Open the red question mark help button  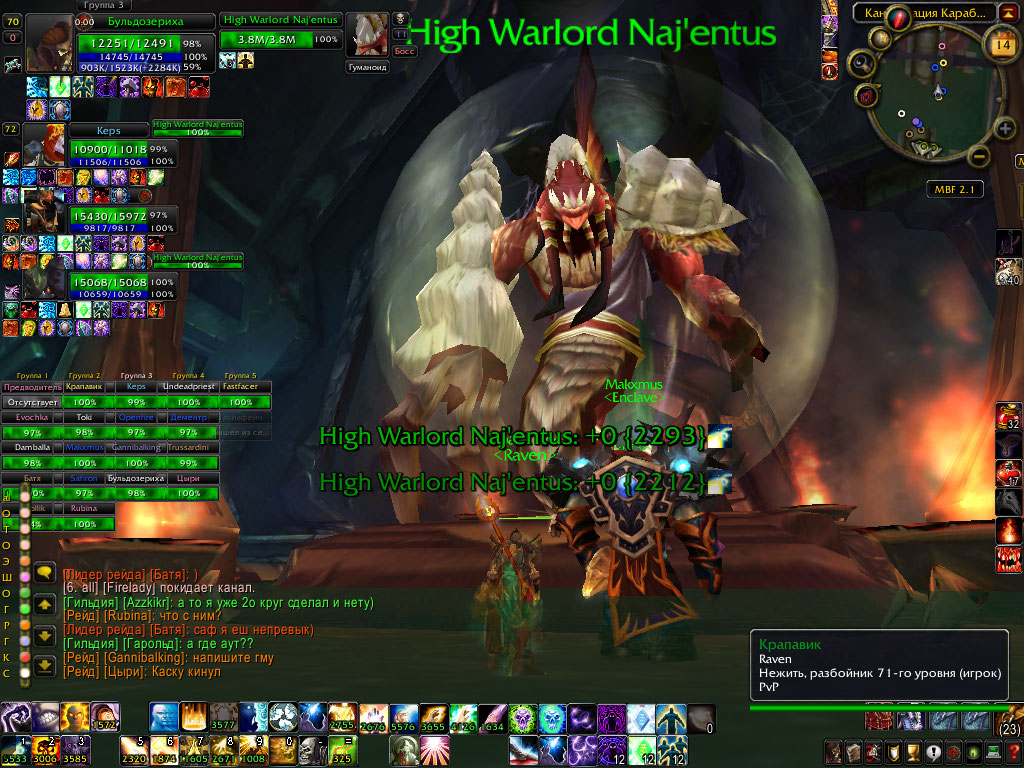click(x=1012, y=752)
